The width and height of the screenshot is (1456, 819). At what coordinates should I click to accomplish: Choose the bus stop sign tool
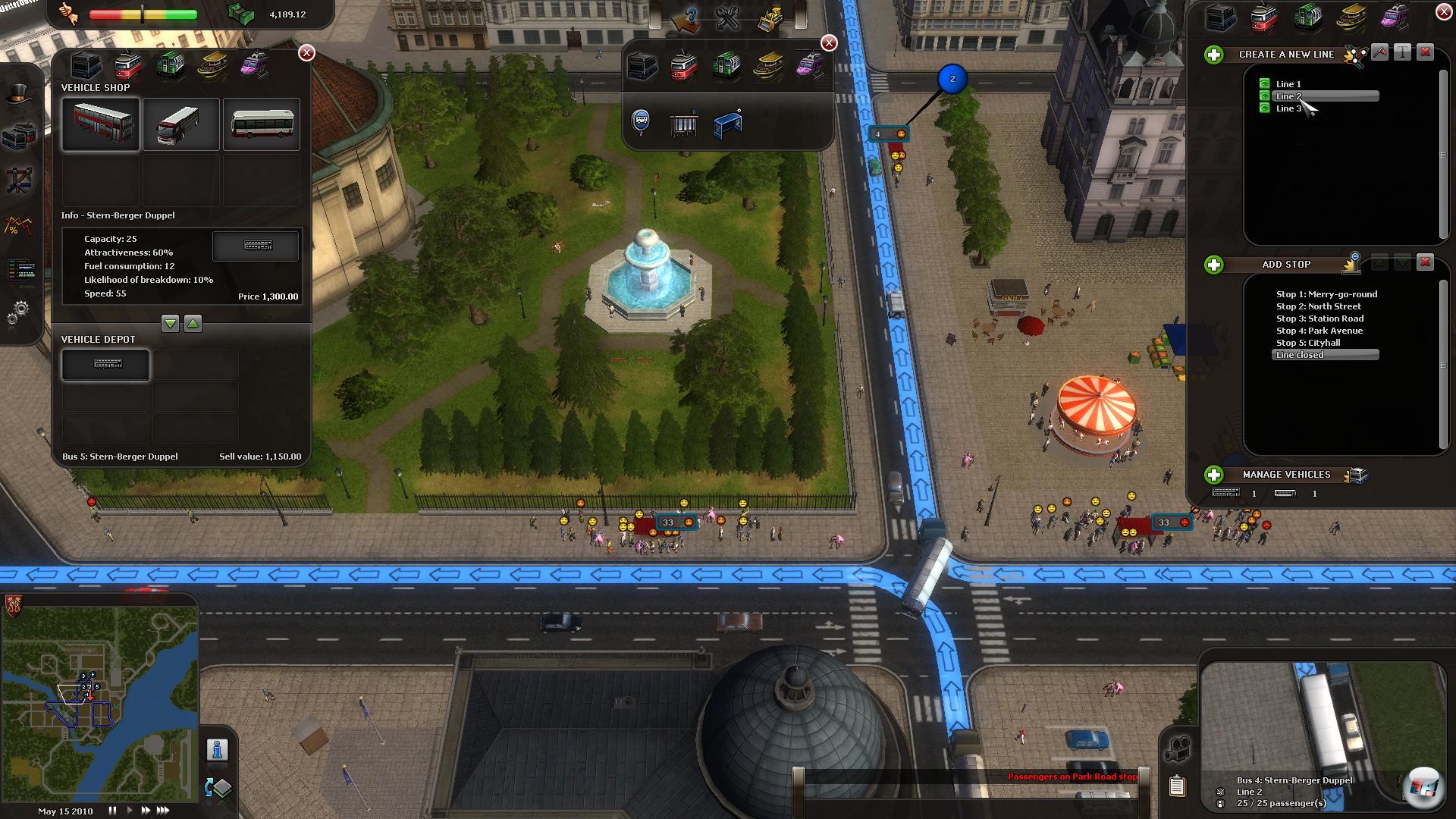[x=641, y=121]
